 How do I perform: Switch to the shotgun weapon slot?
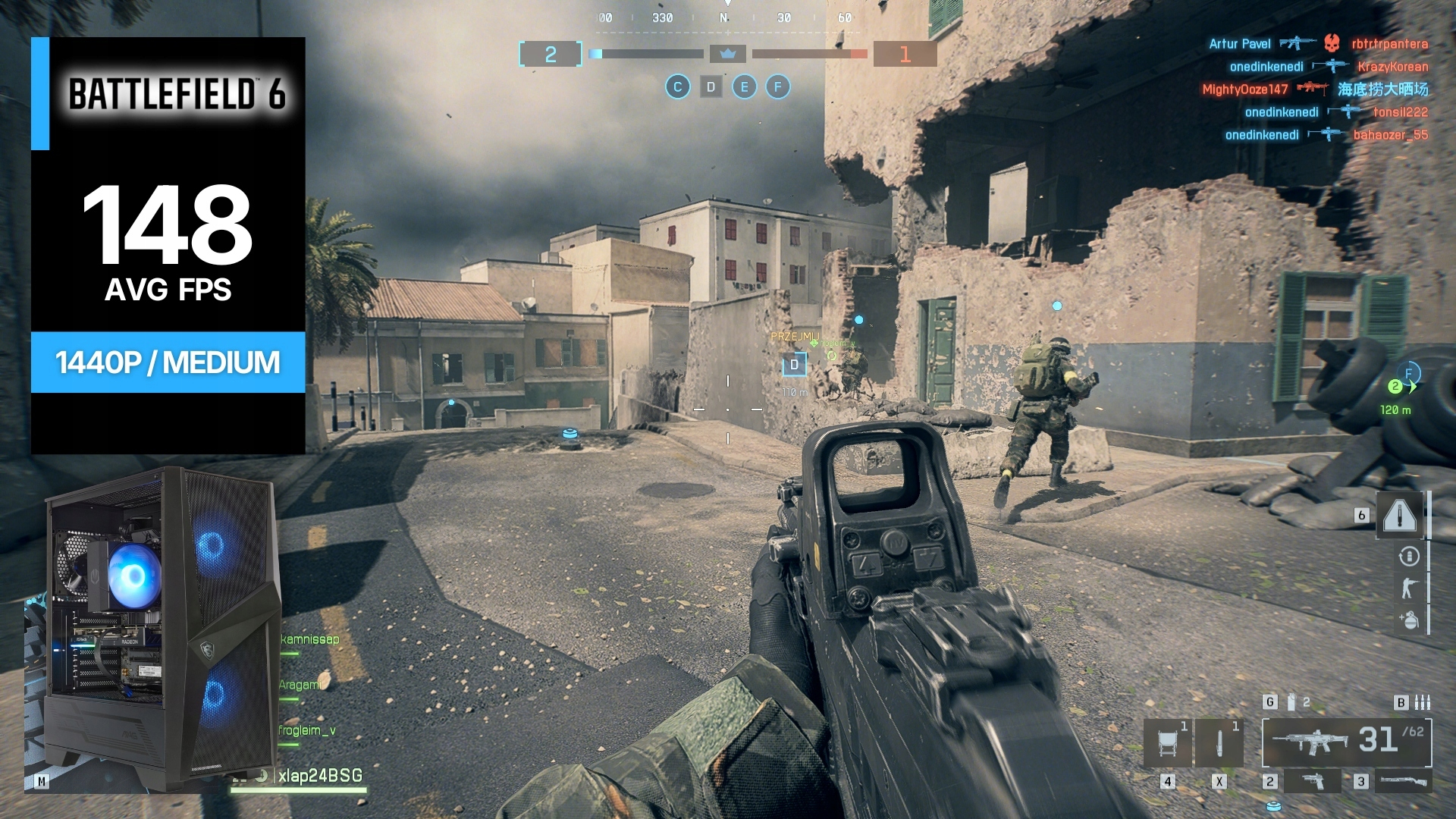pos(1403,781)
